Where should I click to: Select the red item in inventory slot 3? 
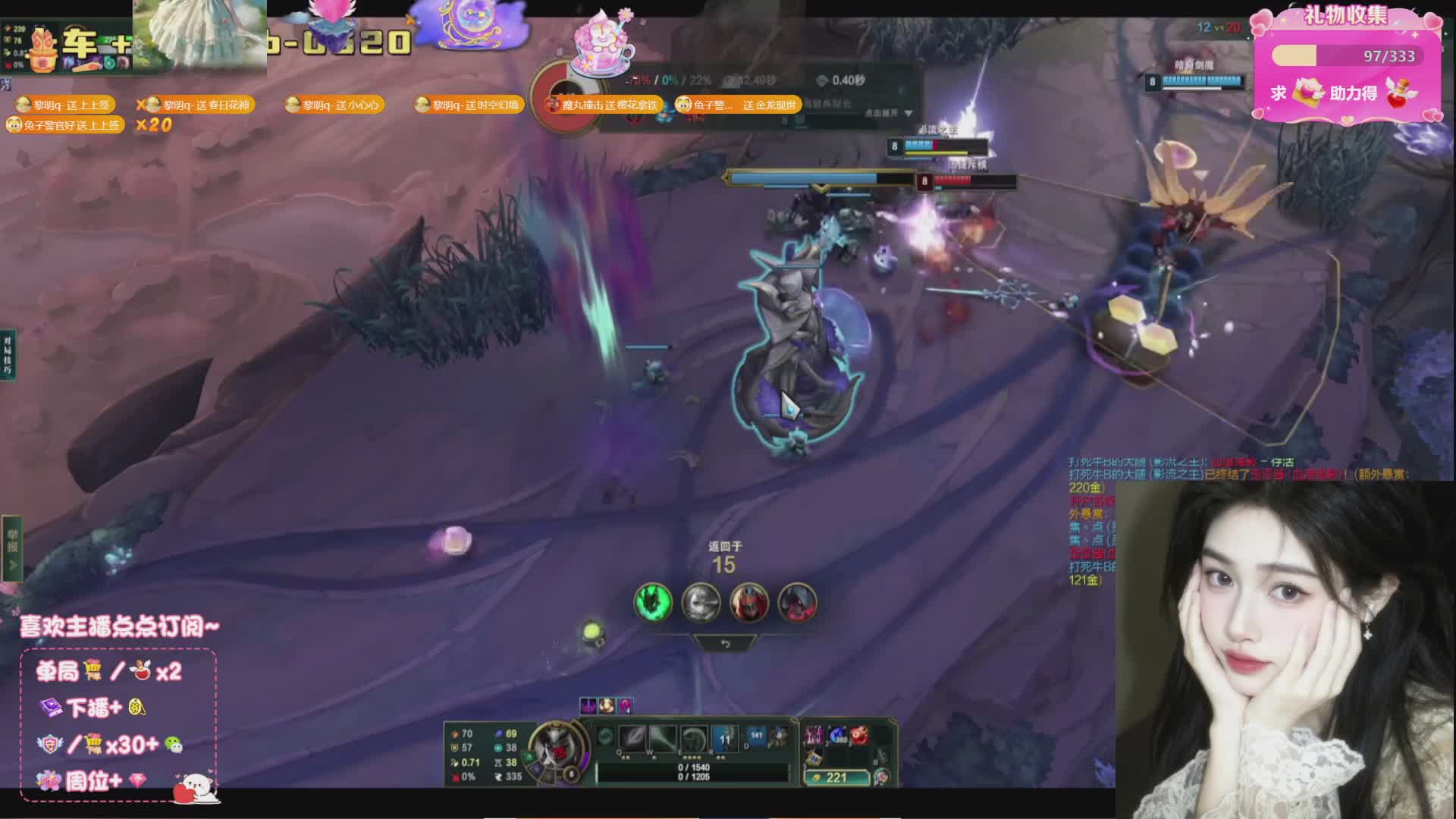860,735
